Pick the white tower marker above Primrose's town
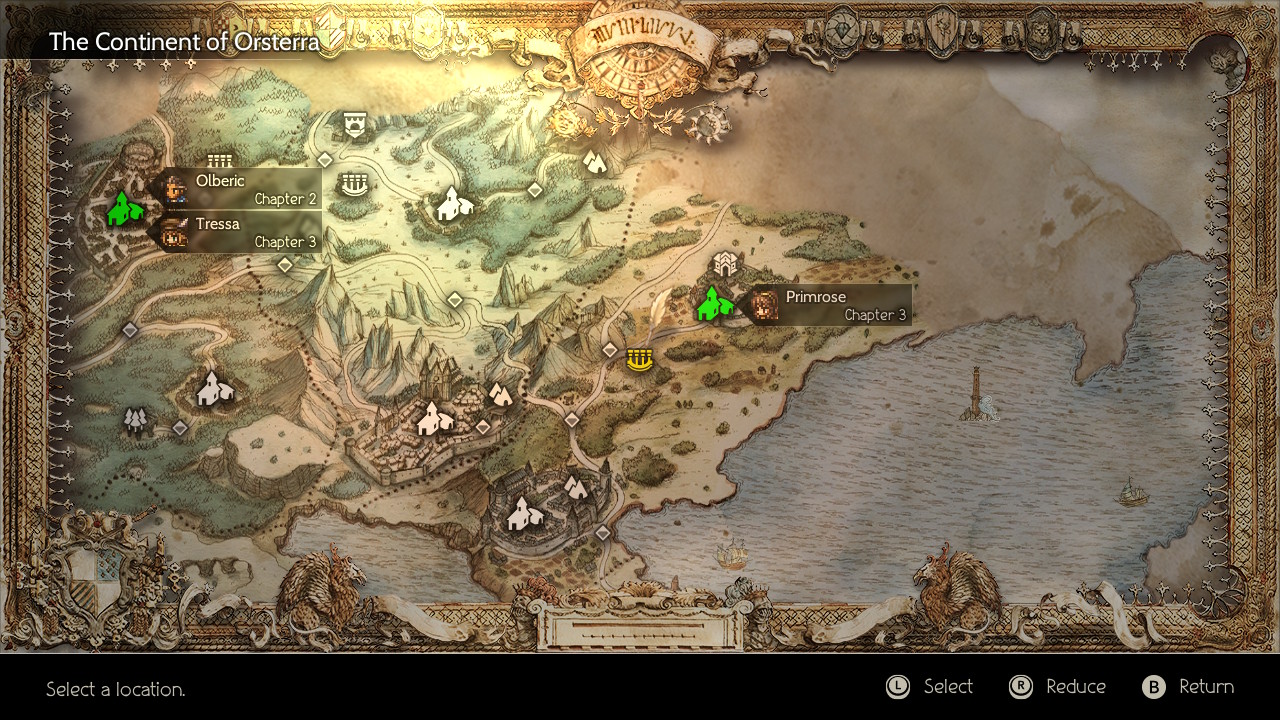Viewport: 1280px width, 720px height. pyautogui.click(x=724, y=264)
